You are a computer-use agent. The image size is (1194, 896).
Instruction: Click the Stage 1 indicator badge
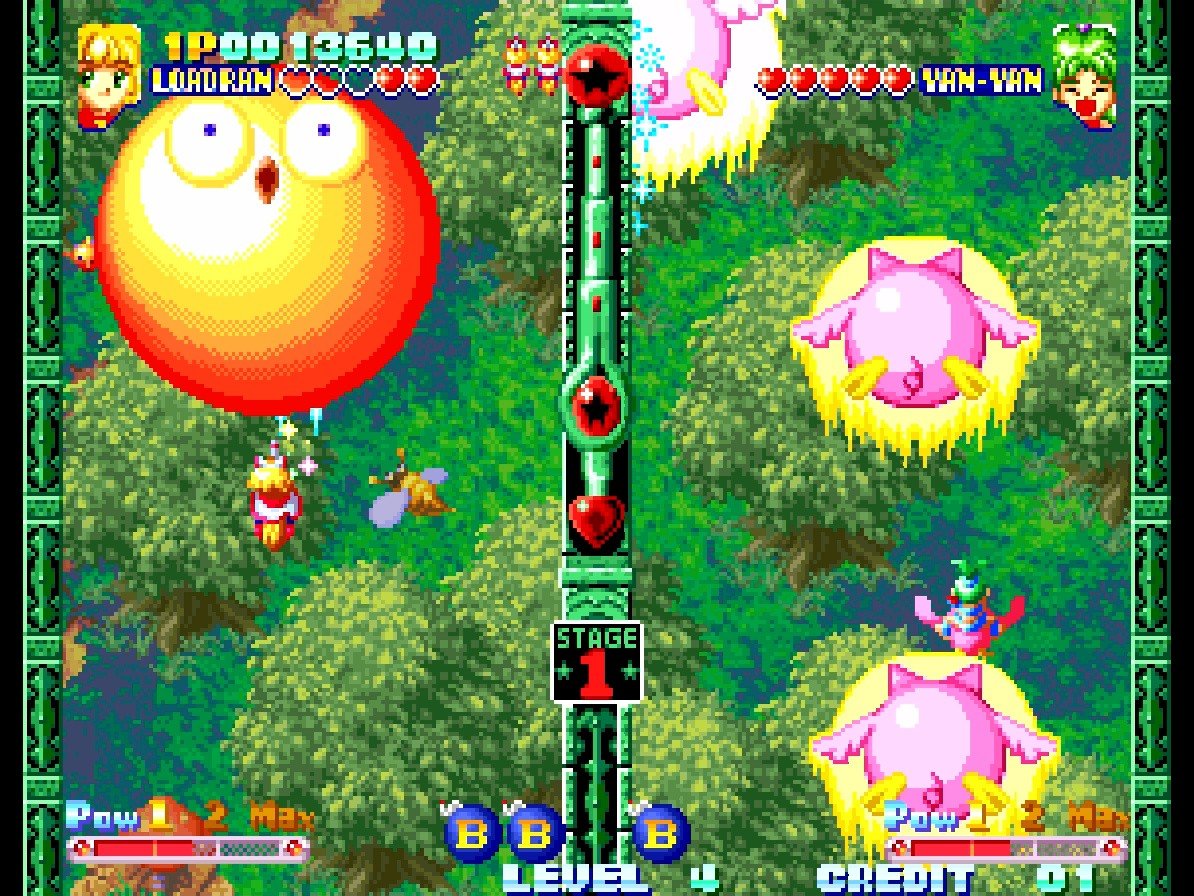point(596,661)
